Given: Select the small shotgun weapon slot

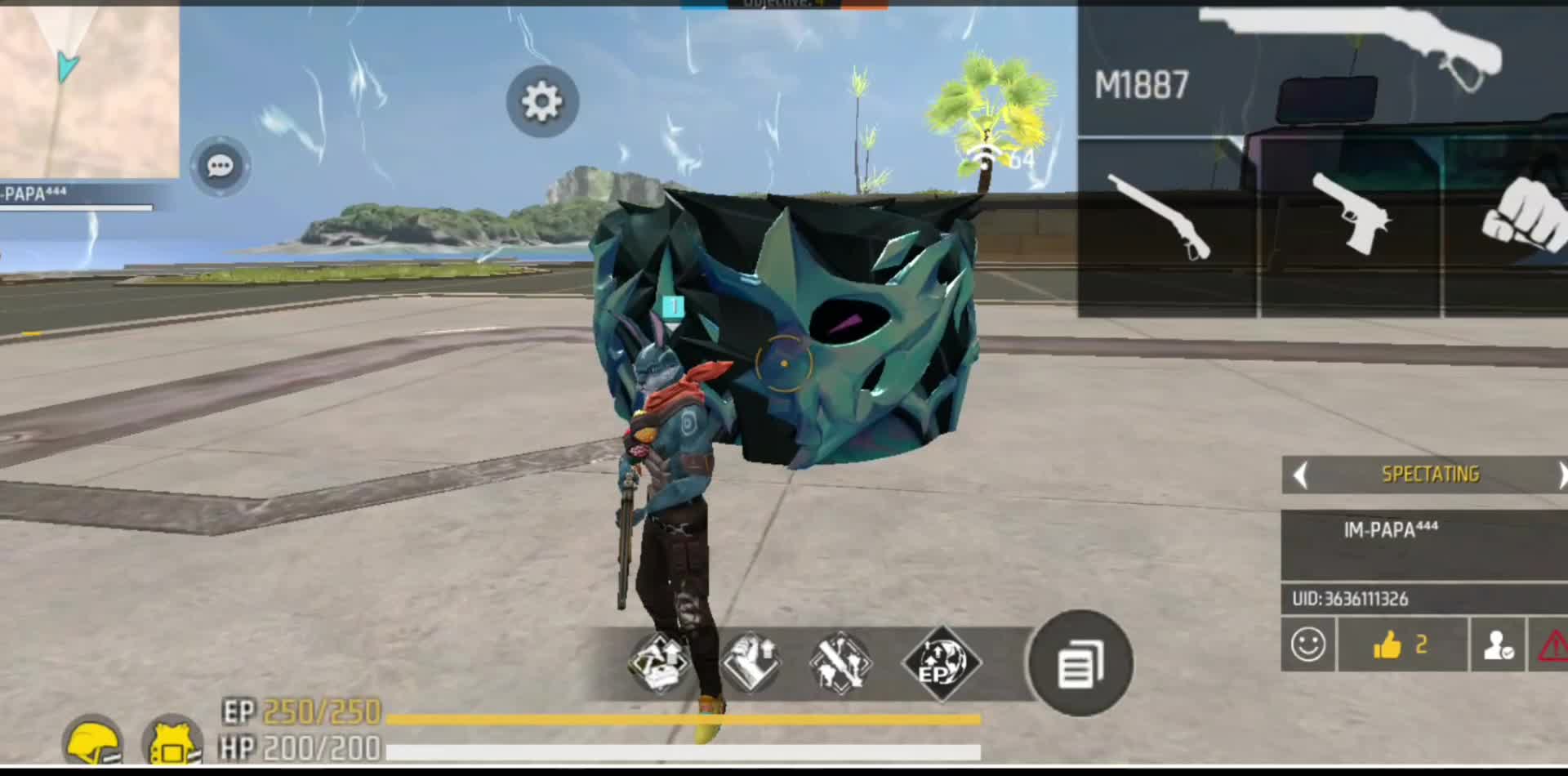Looking at the screenshot, I should (x=1166, y=226).
